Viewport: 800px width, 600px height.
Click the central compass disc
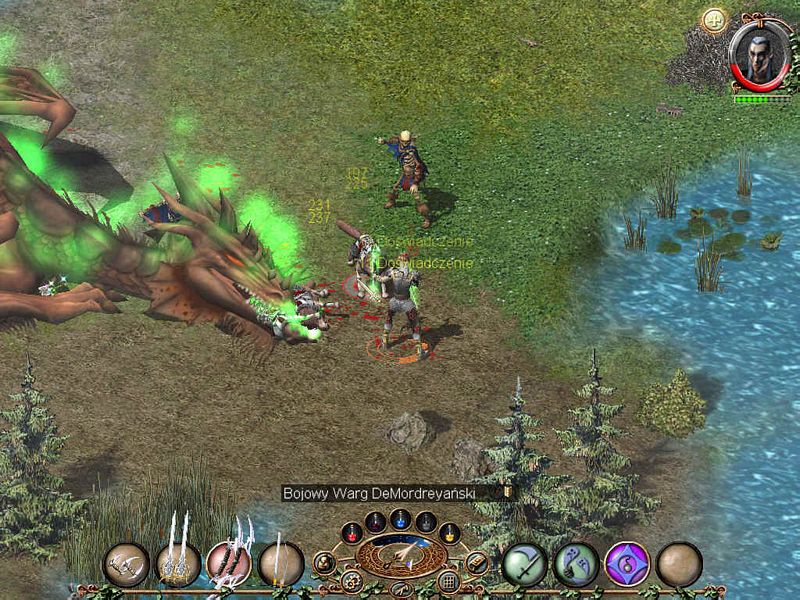tap(401, 556)
